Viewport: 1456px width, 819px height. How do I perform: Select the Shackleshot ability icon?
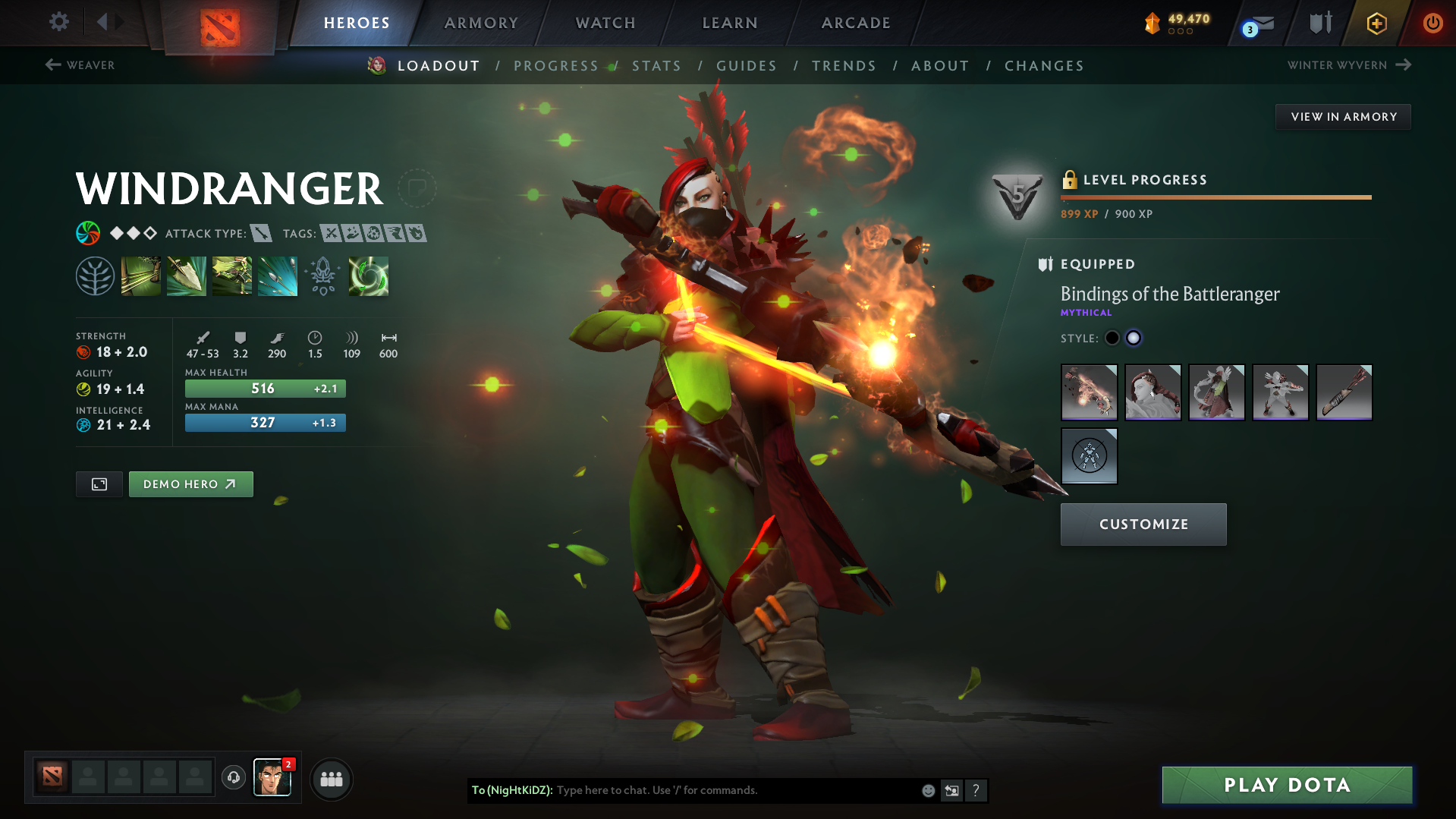(x=141, y=276)
